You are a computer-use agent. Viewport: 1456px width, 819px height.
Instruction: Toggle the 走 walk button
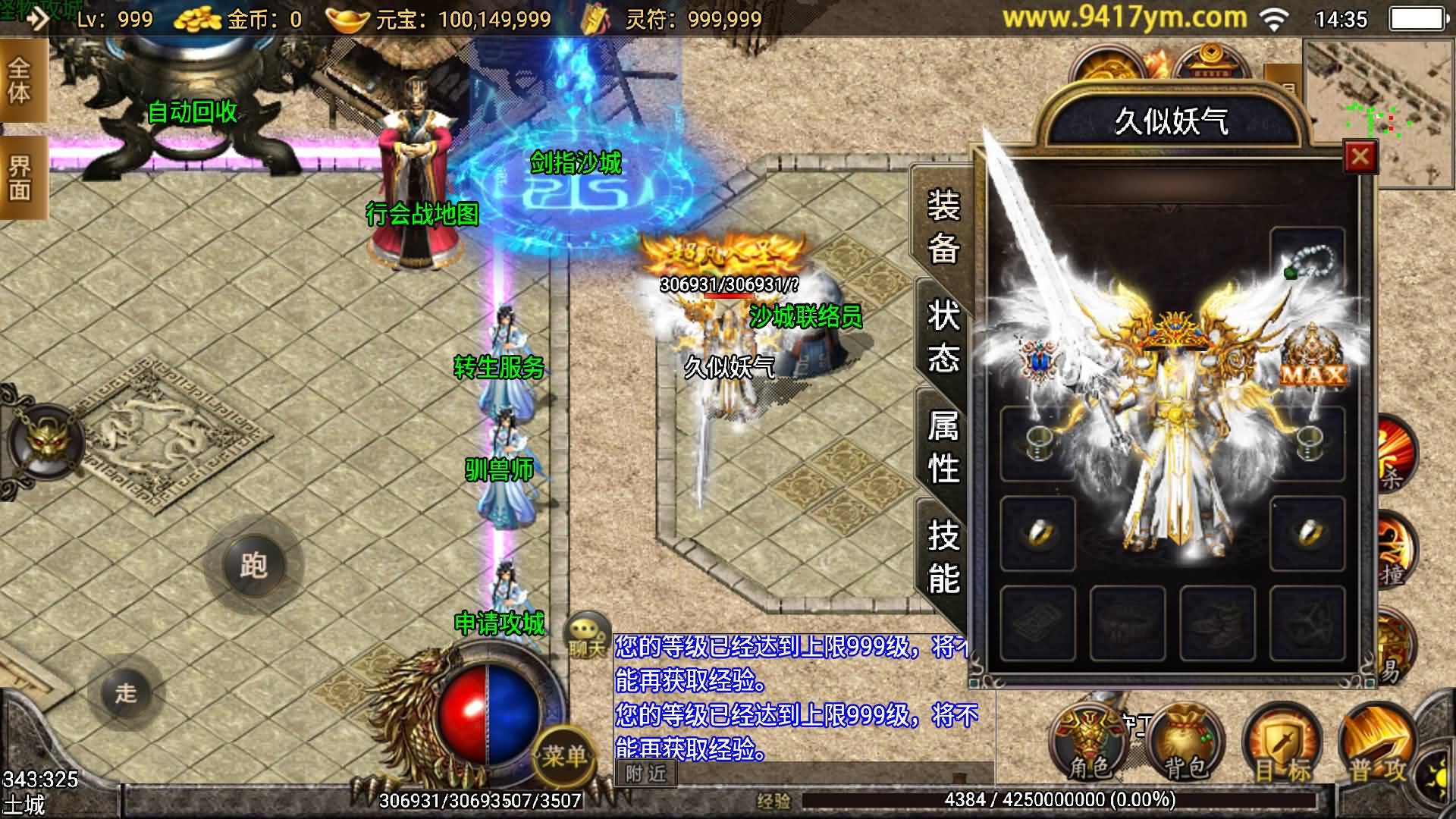(x=126, y=692)
